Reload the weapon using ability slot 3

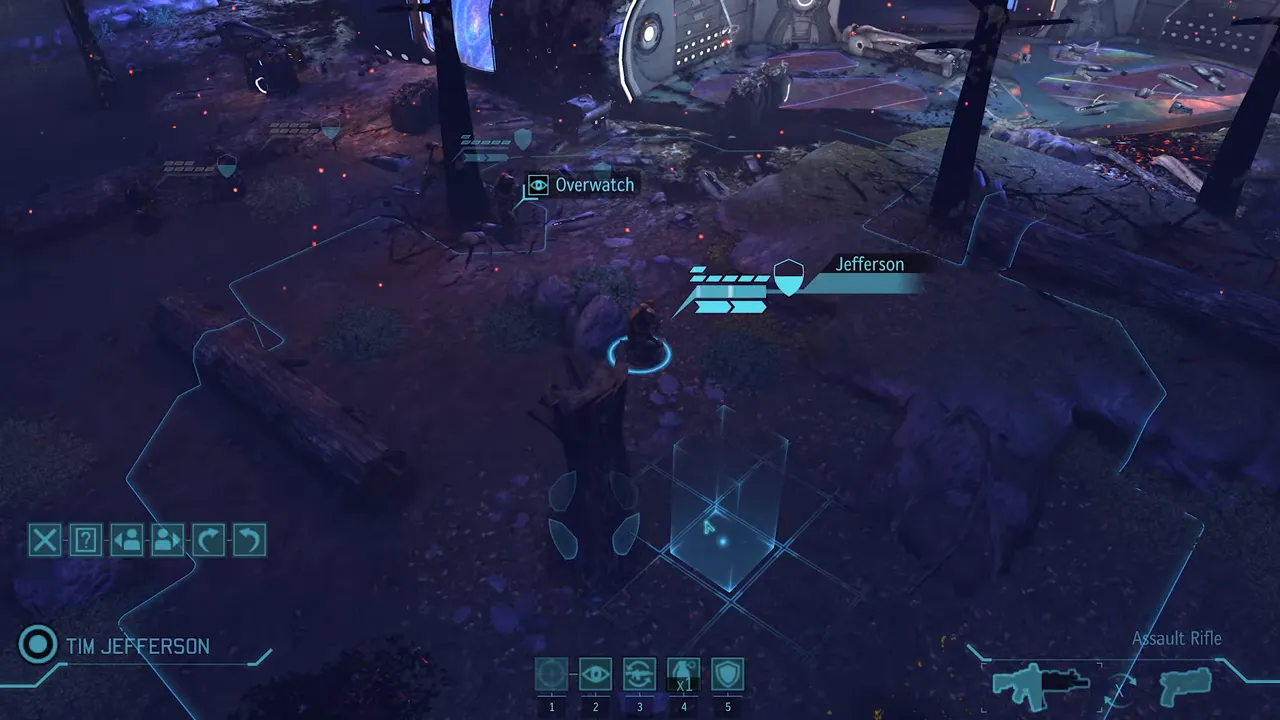639,674
